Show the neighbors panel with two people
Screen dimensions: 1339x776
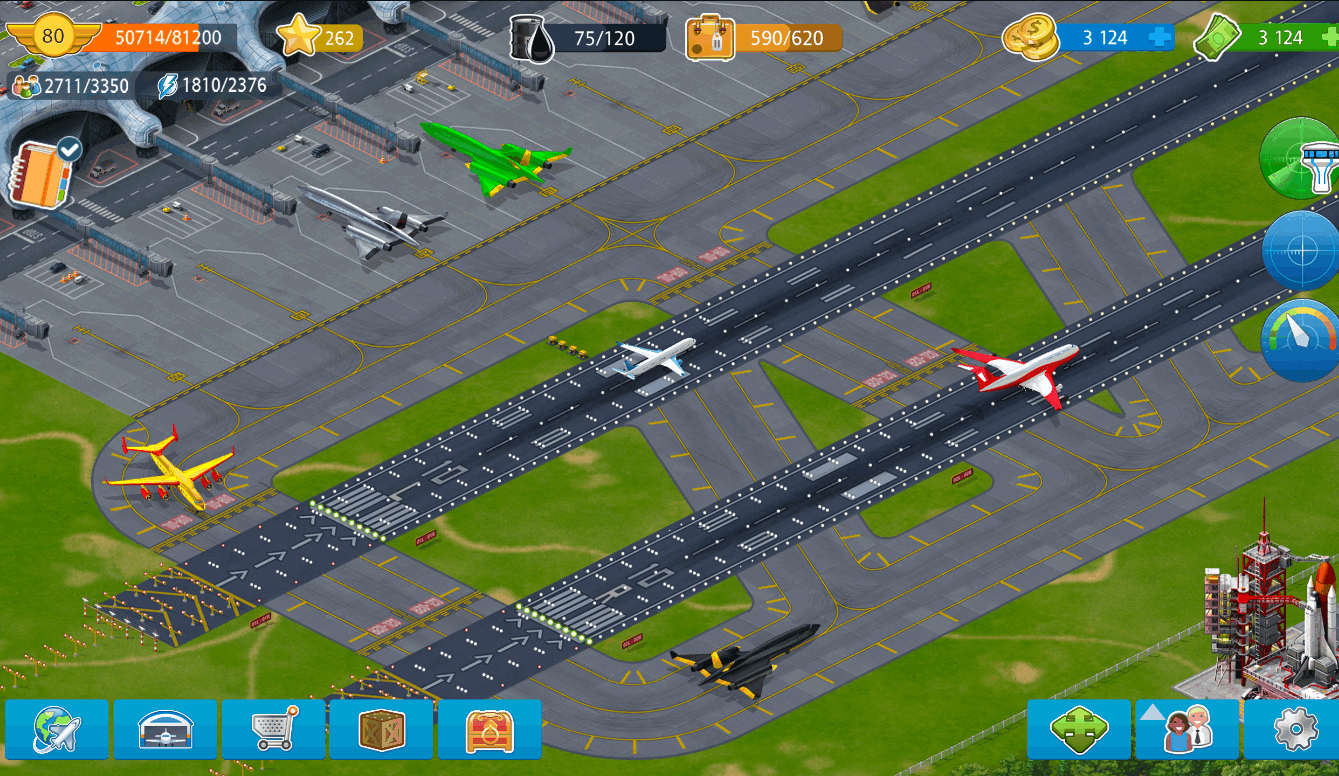(x=1186, y=730)
